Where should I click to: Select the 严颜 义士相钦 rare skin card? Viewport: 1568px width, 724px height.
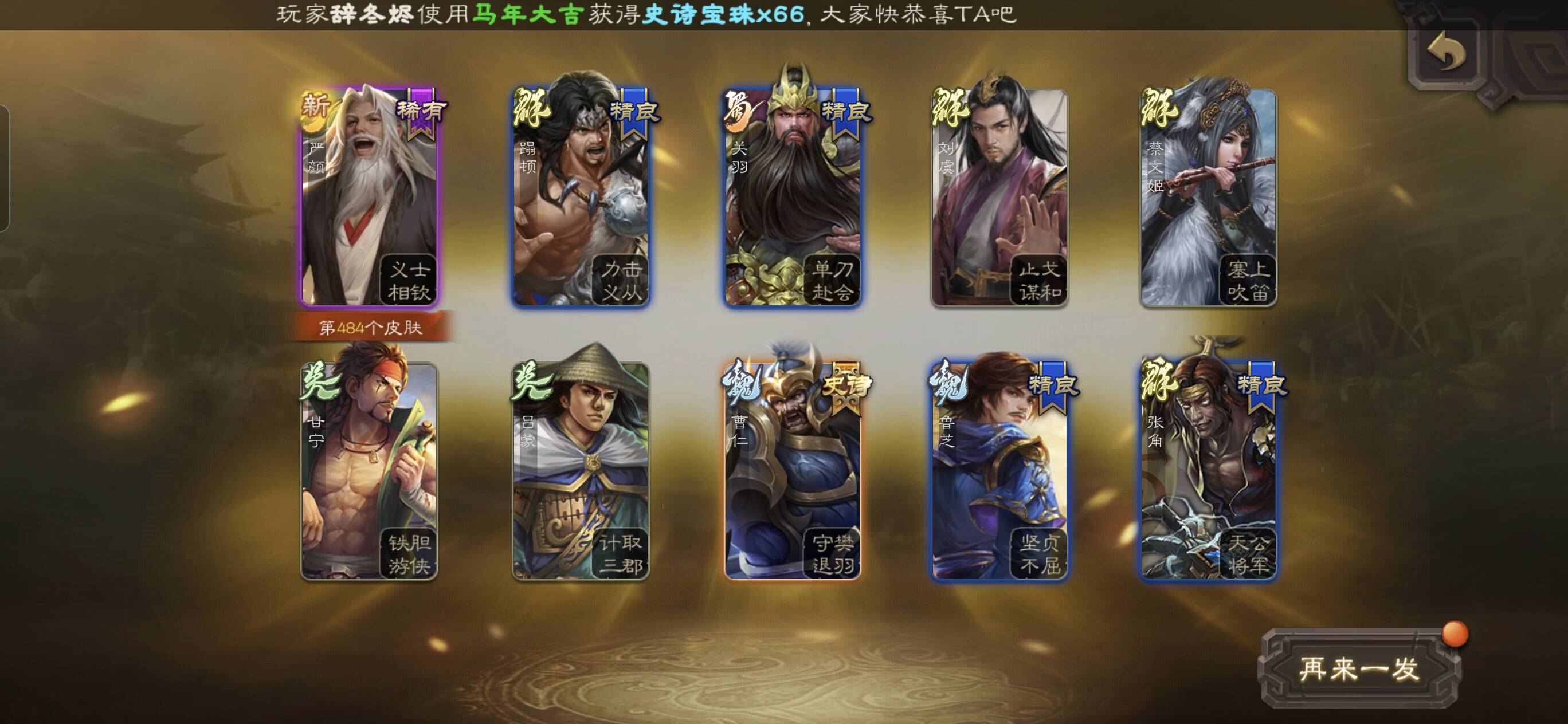(369, 198)
